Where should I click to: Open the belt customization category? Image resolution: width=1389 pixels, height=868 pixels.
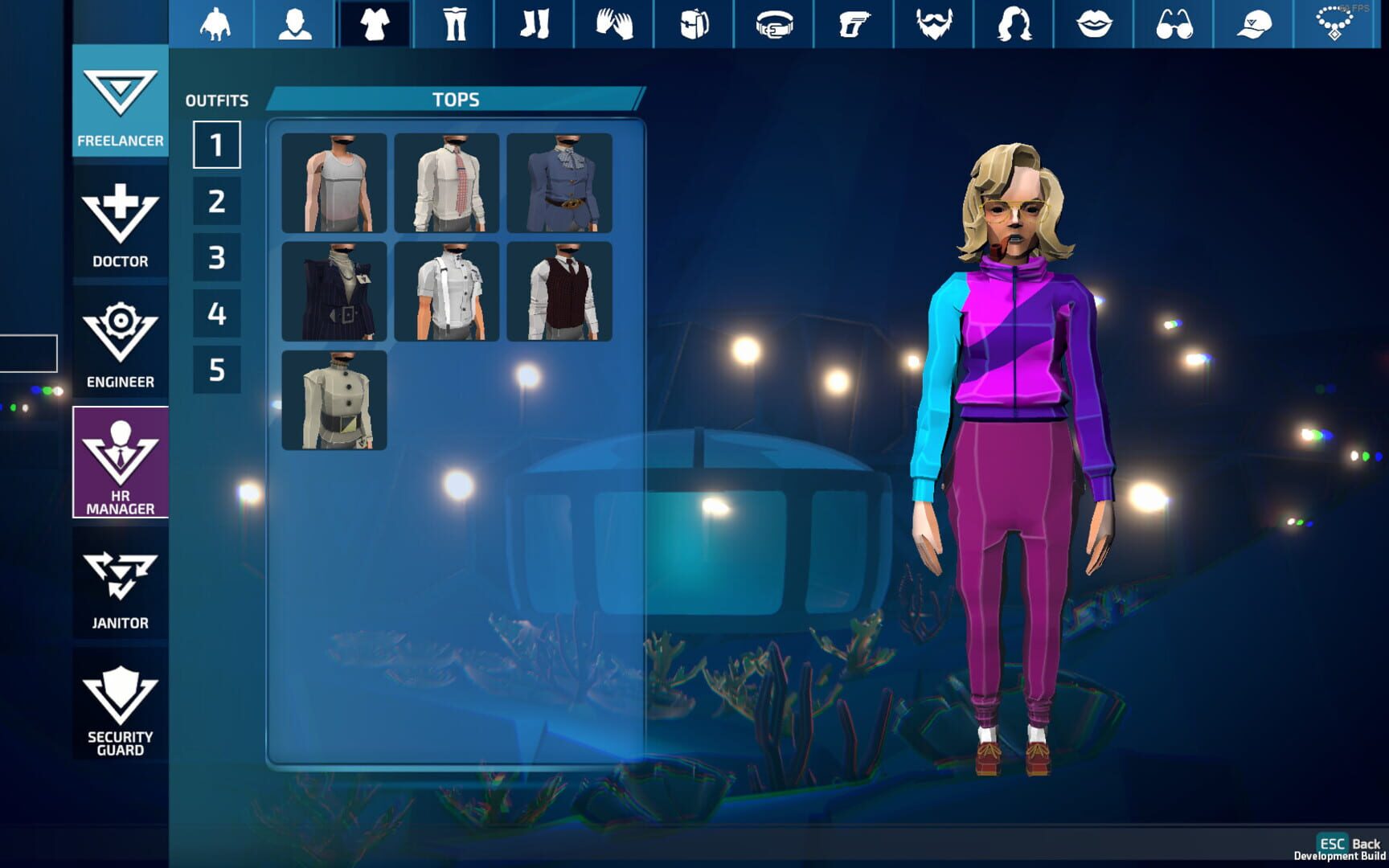pyautogui.click(x=772, y=24)
